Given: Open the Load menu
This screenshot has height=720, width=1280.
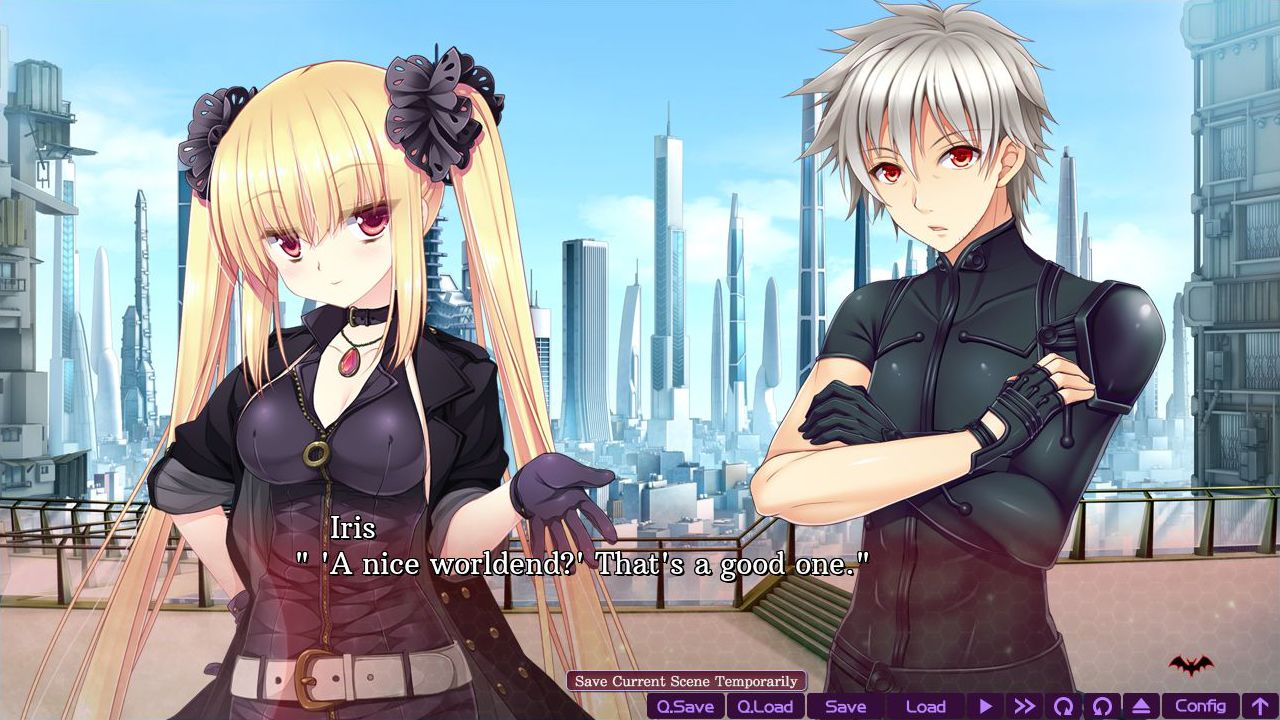Looking at the screenshot, I should click(925, 706).
